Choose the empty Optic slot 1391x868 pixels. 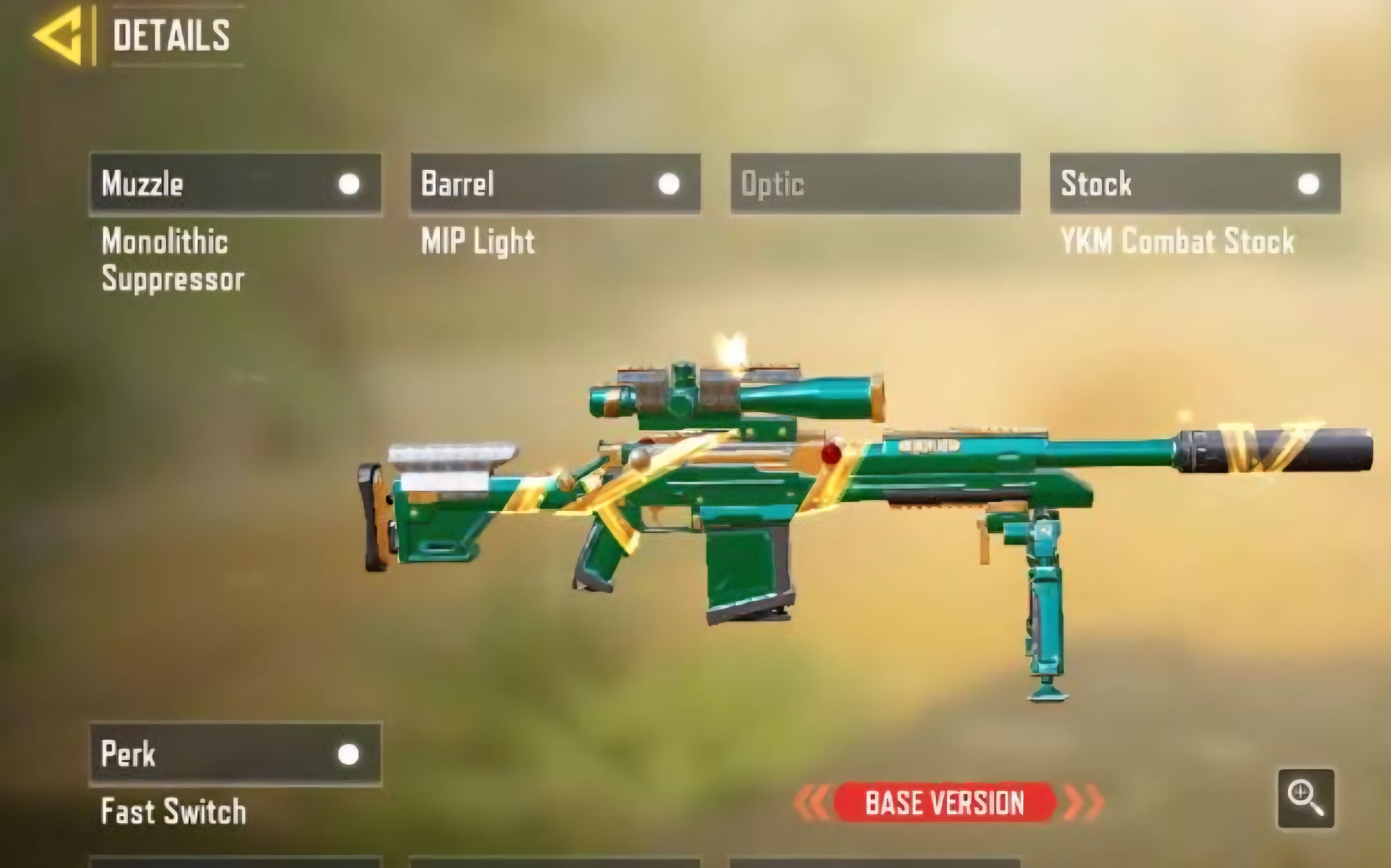click(875, 184)
